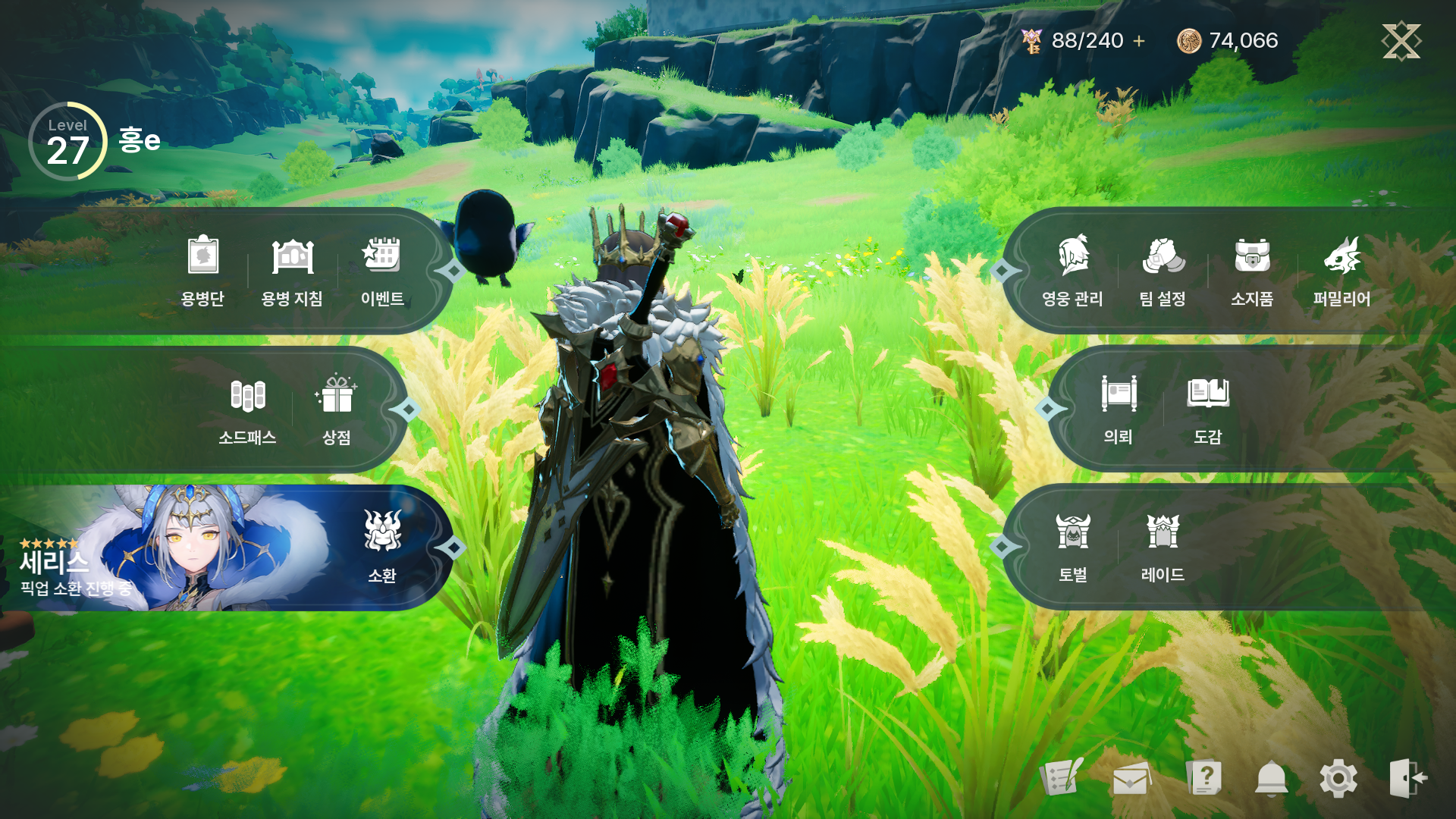Open 영웅 관리 hero management

point(1072,269)
